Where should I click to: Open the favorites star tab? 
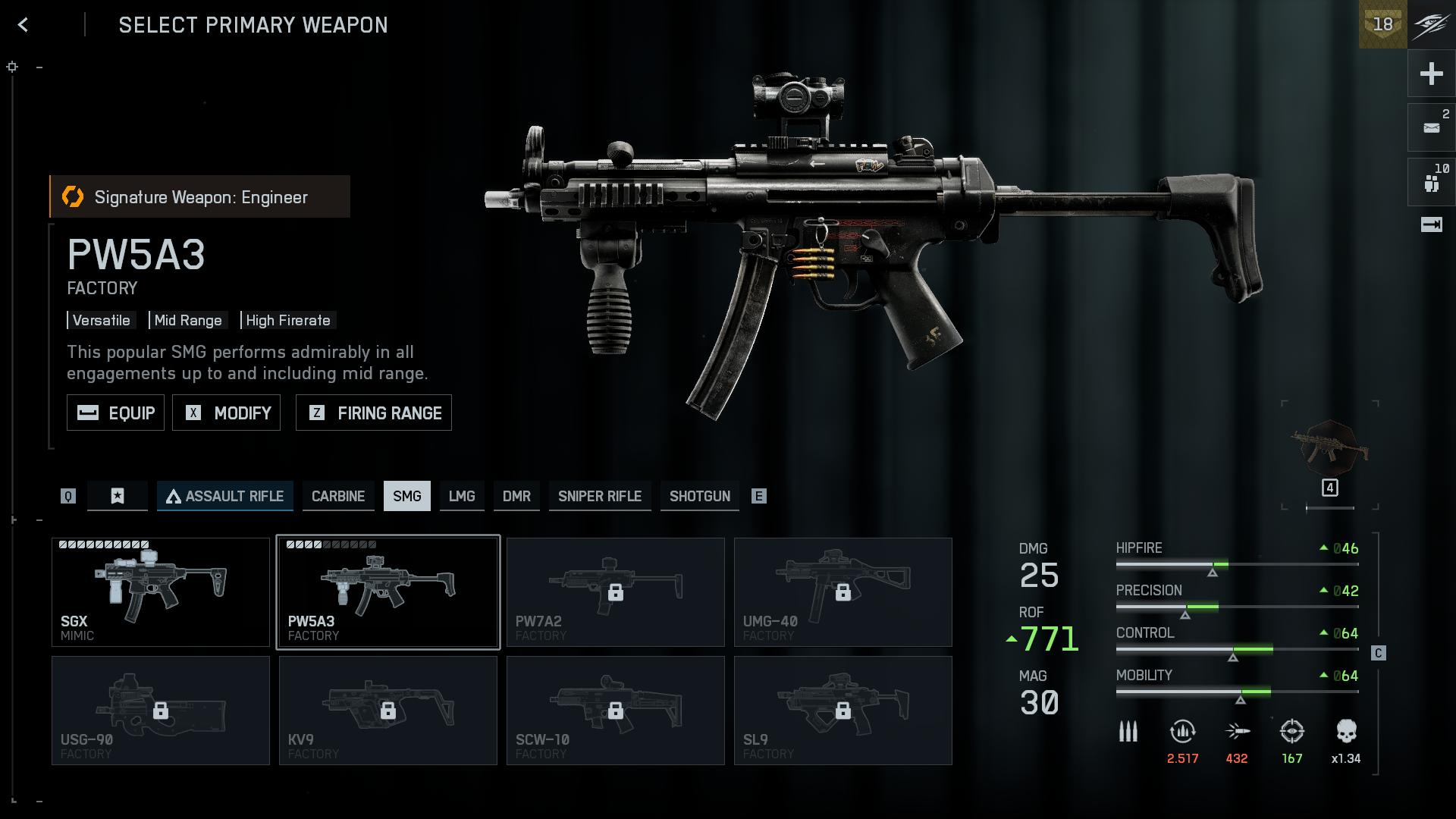(118, 496)
